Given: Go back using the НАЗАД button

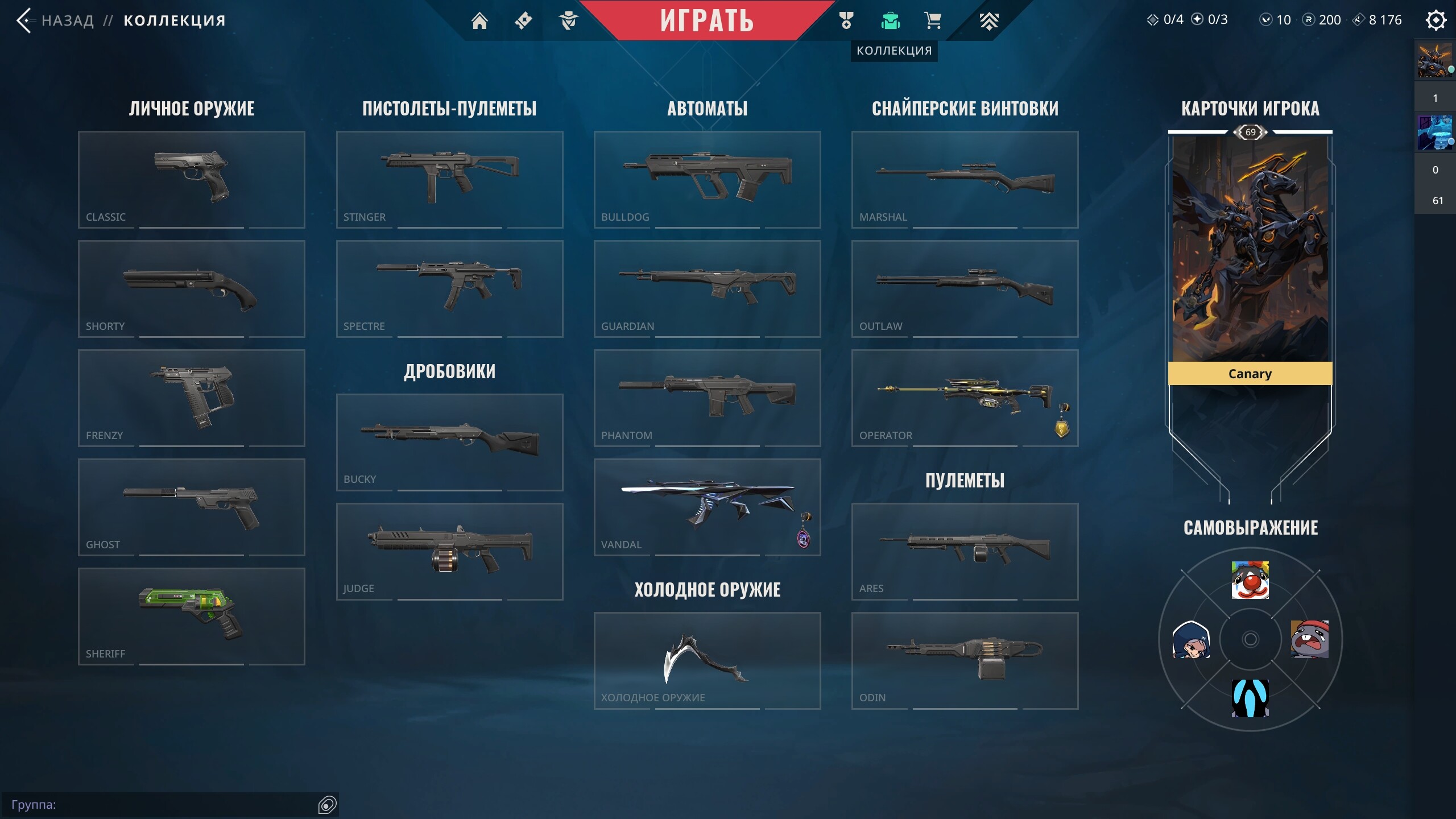Looking at the screenshot, I should (x=57, y=20).
